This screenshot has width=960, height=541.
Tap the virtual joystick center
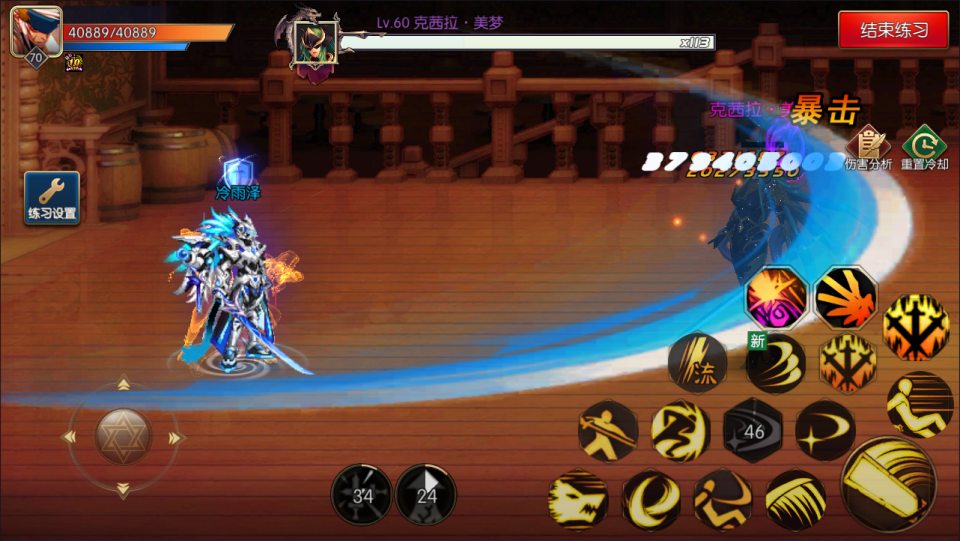[123, 437]
